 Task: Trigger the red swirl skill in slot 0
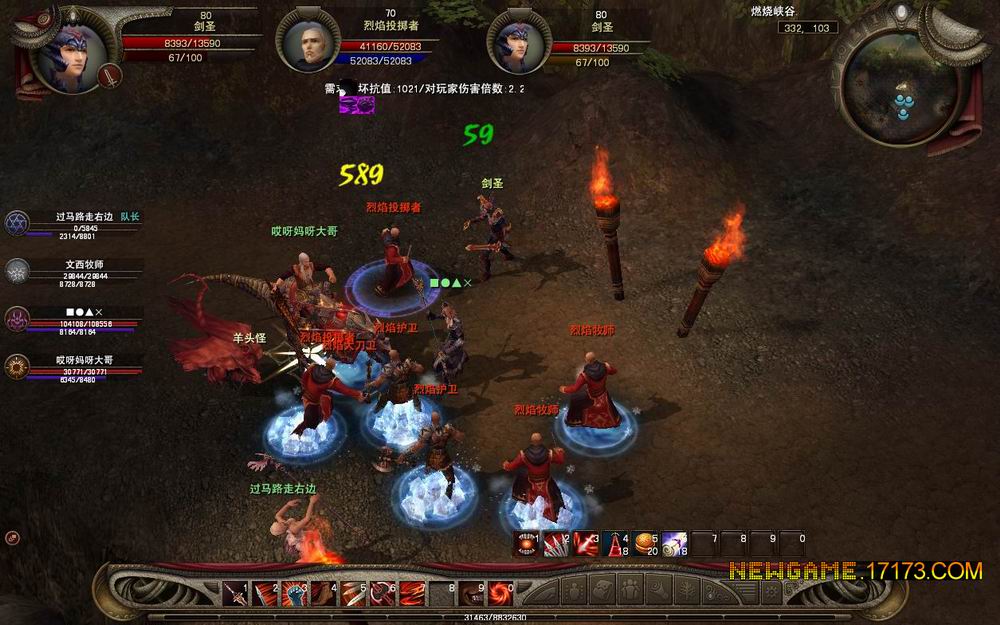[x=499, y=592]
